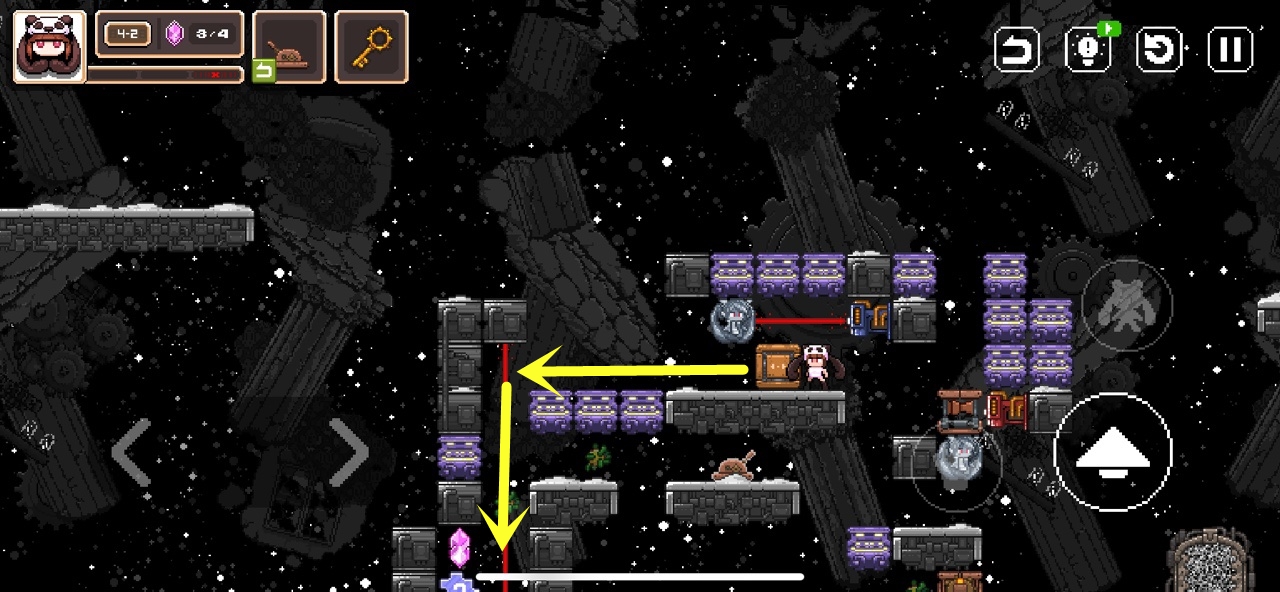Undo the last move

pyautogui.click(x=1017, y=49)
